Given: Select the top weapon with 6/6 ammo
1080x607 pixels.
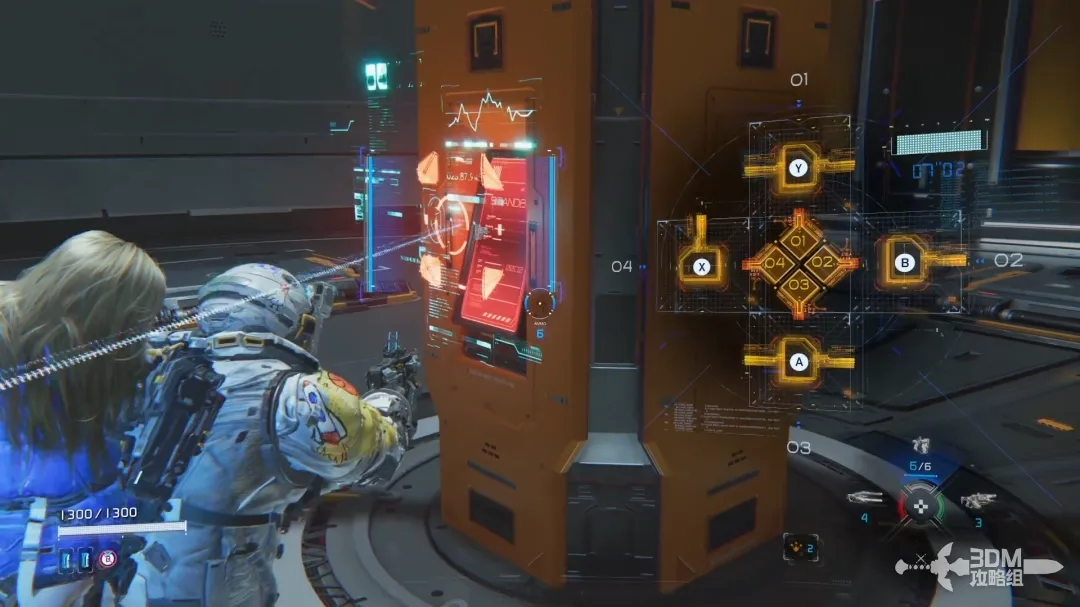Looking at the screenshot, I should 920,447.
